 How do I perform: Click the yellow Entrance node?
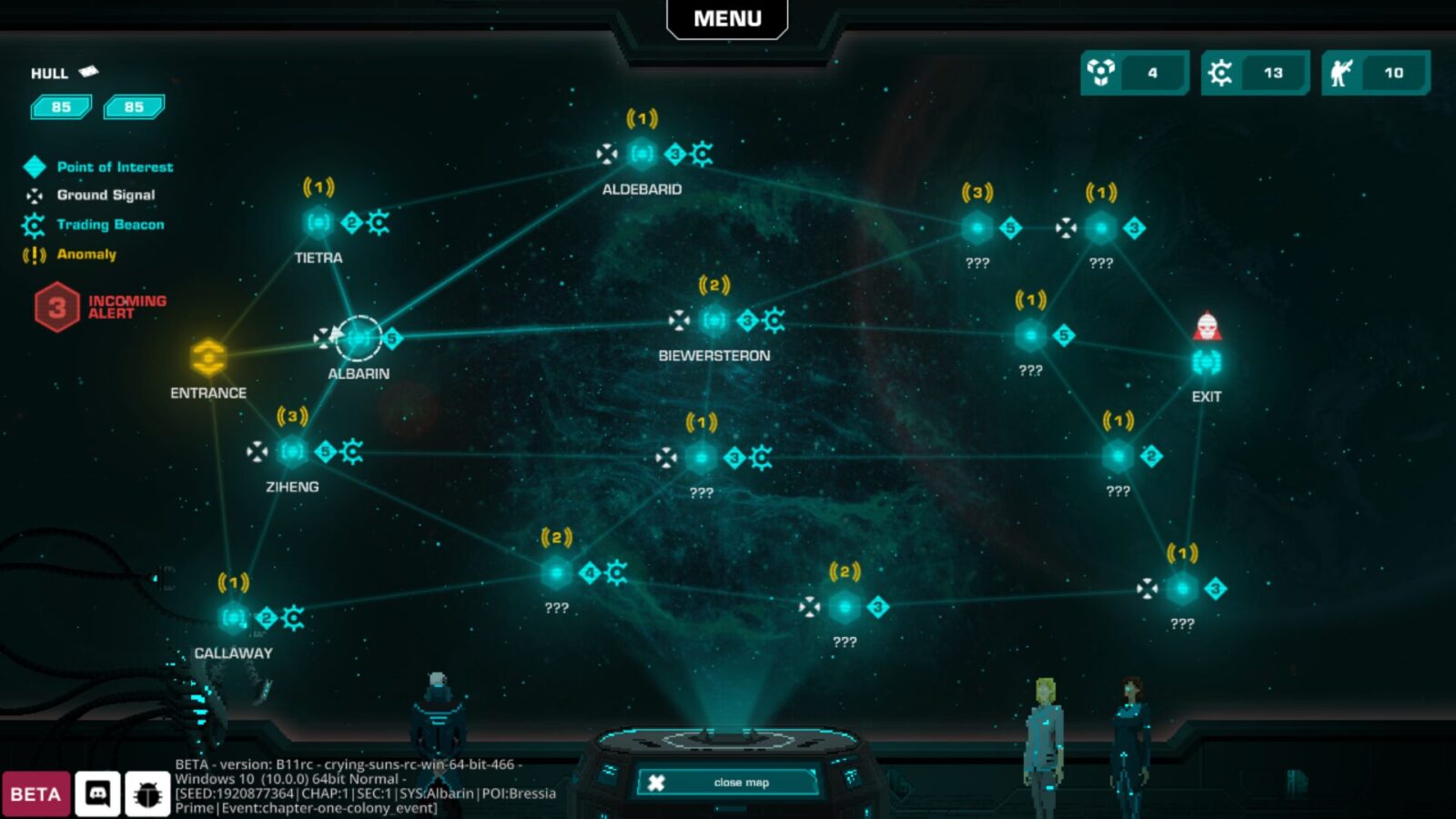point(208,358)
